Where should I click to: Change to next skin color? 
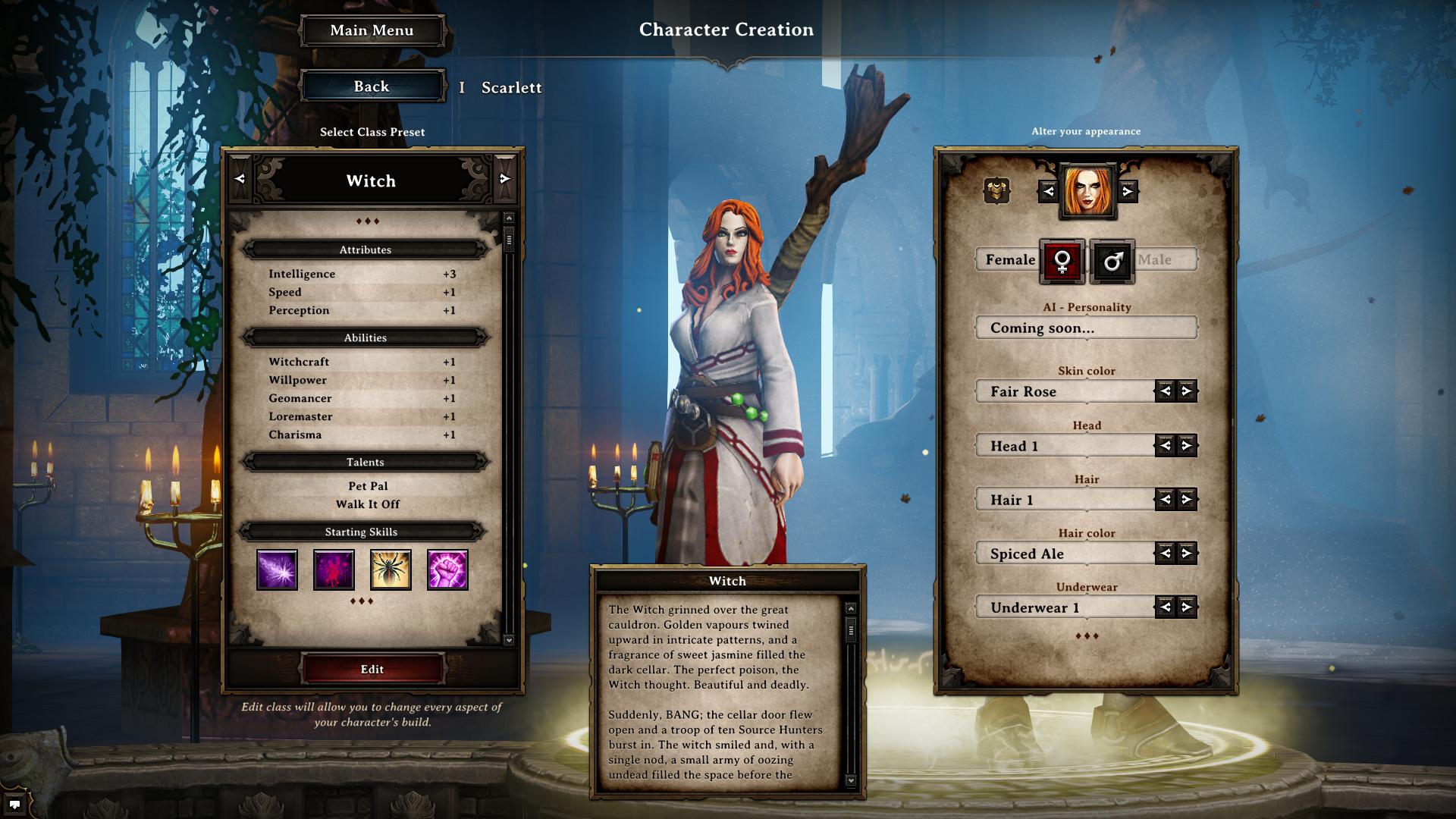[1187, 391]
